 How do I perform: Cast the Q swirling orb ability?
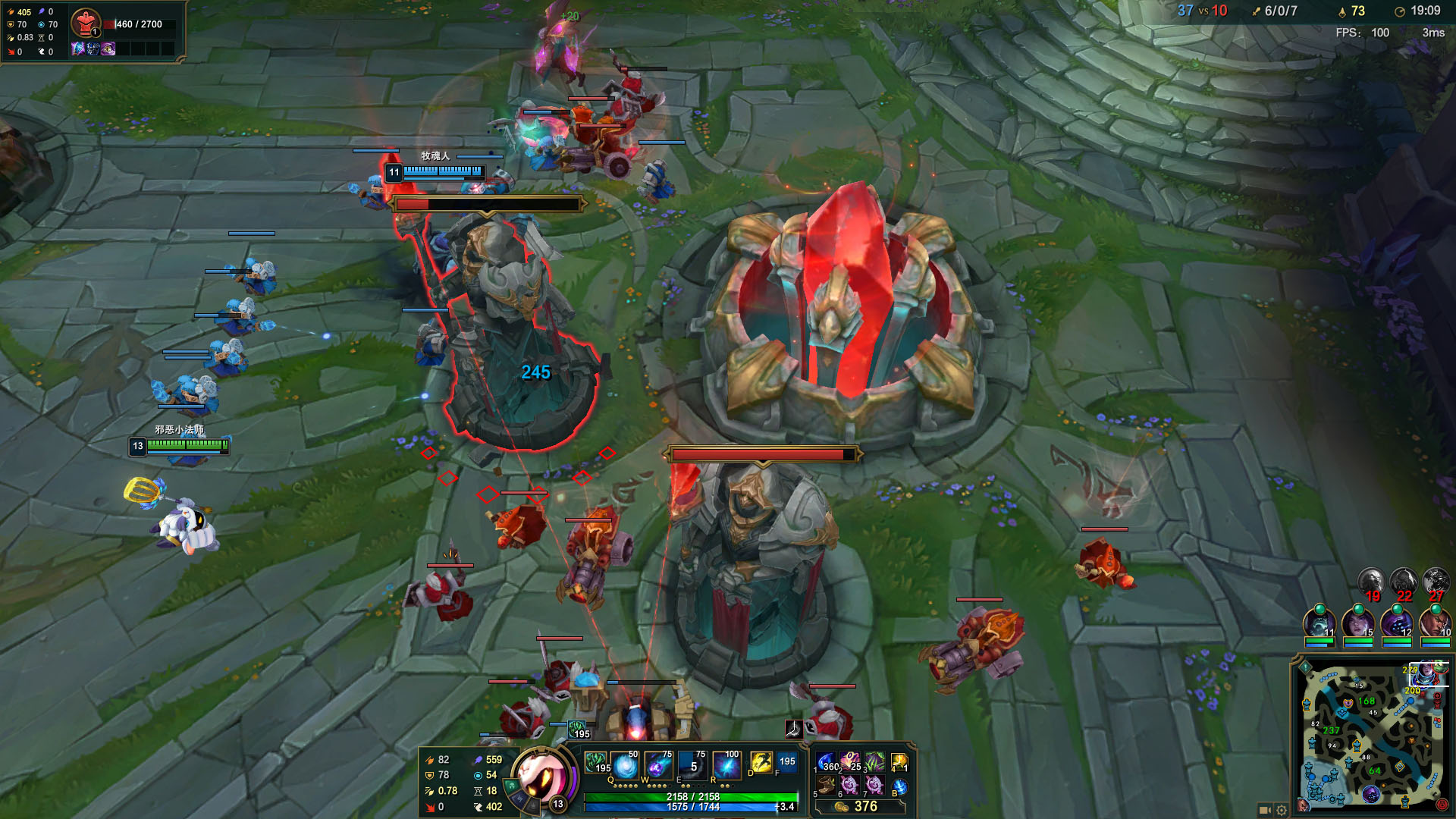(x=625, y=765)
